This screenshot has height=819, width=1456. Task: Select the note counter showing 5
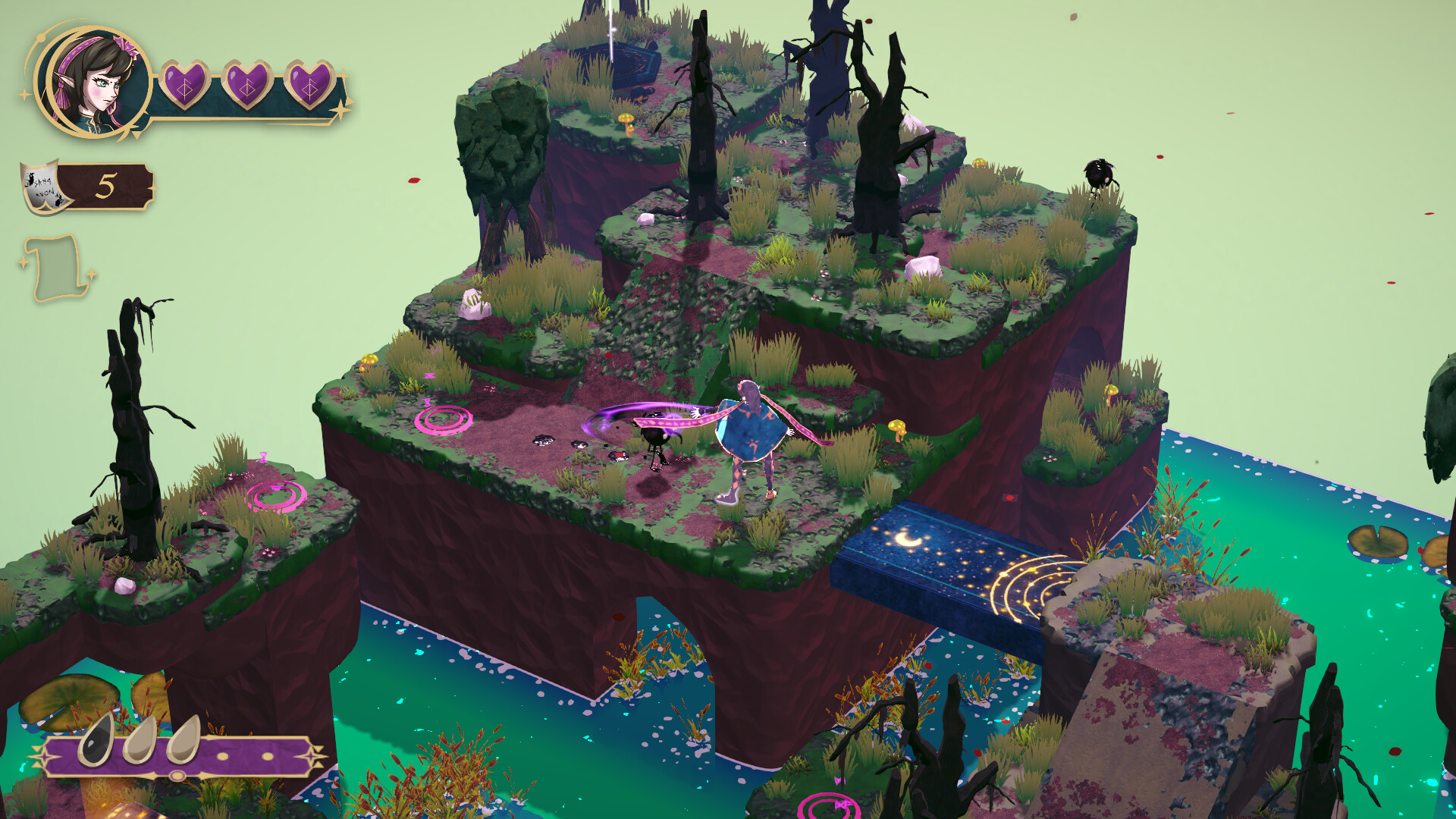coord(104,184)
